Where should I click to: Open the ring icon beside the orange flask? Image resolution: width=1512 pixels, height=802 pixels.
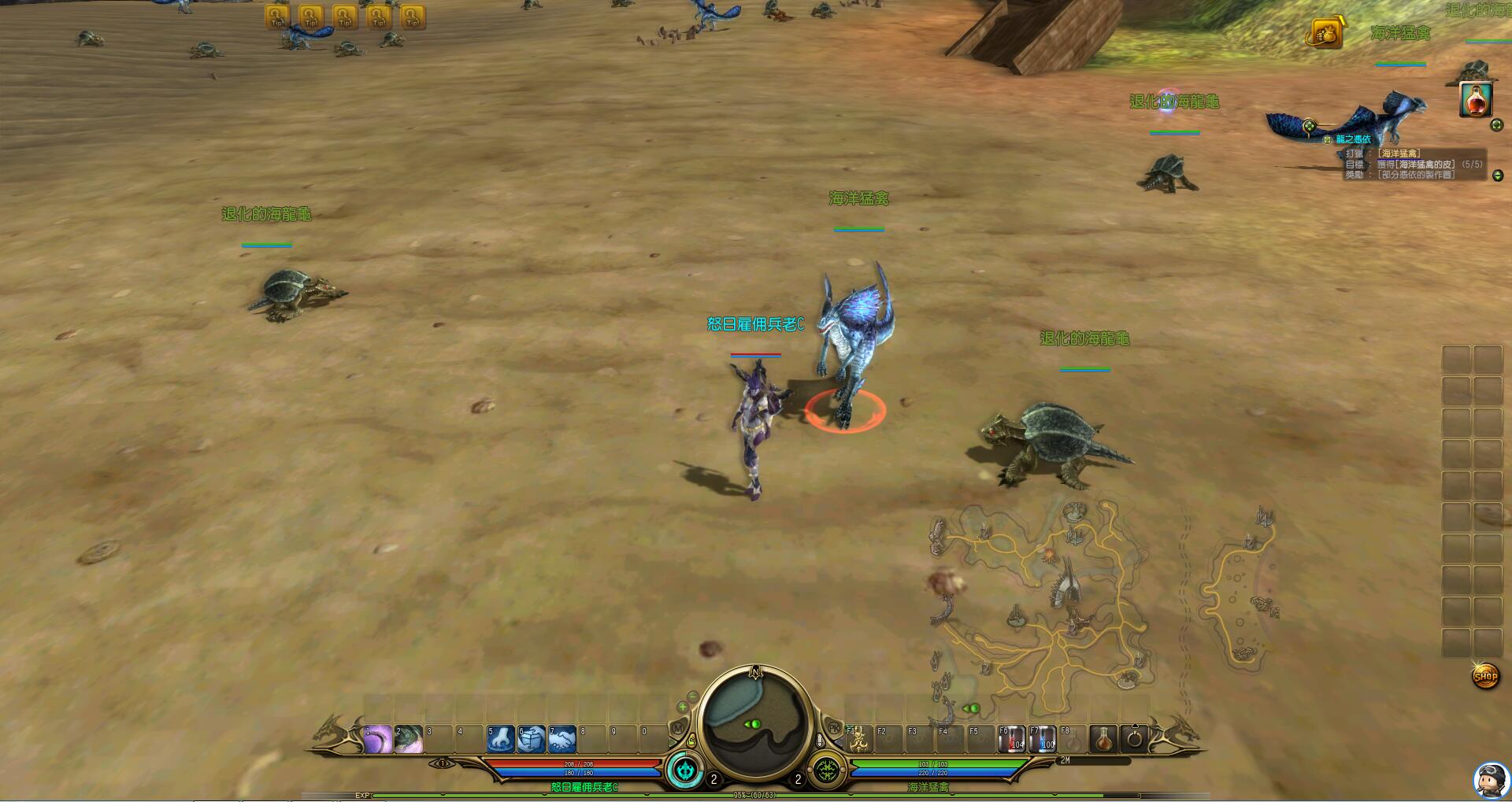[x=1135, y=739]
